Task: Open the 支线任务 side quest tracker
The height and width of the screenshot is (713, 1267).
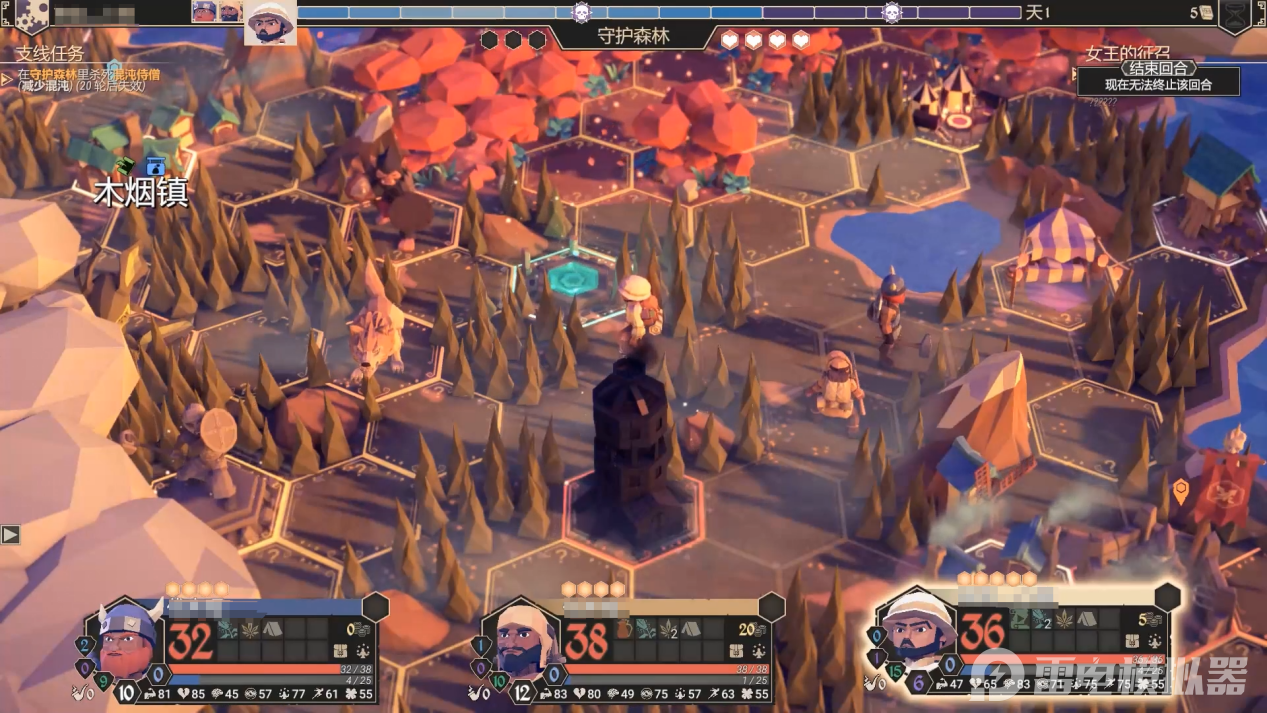Action: point(49,53)
